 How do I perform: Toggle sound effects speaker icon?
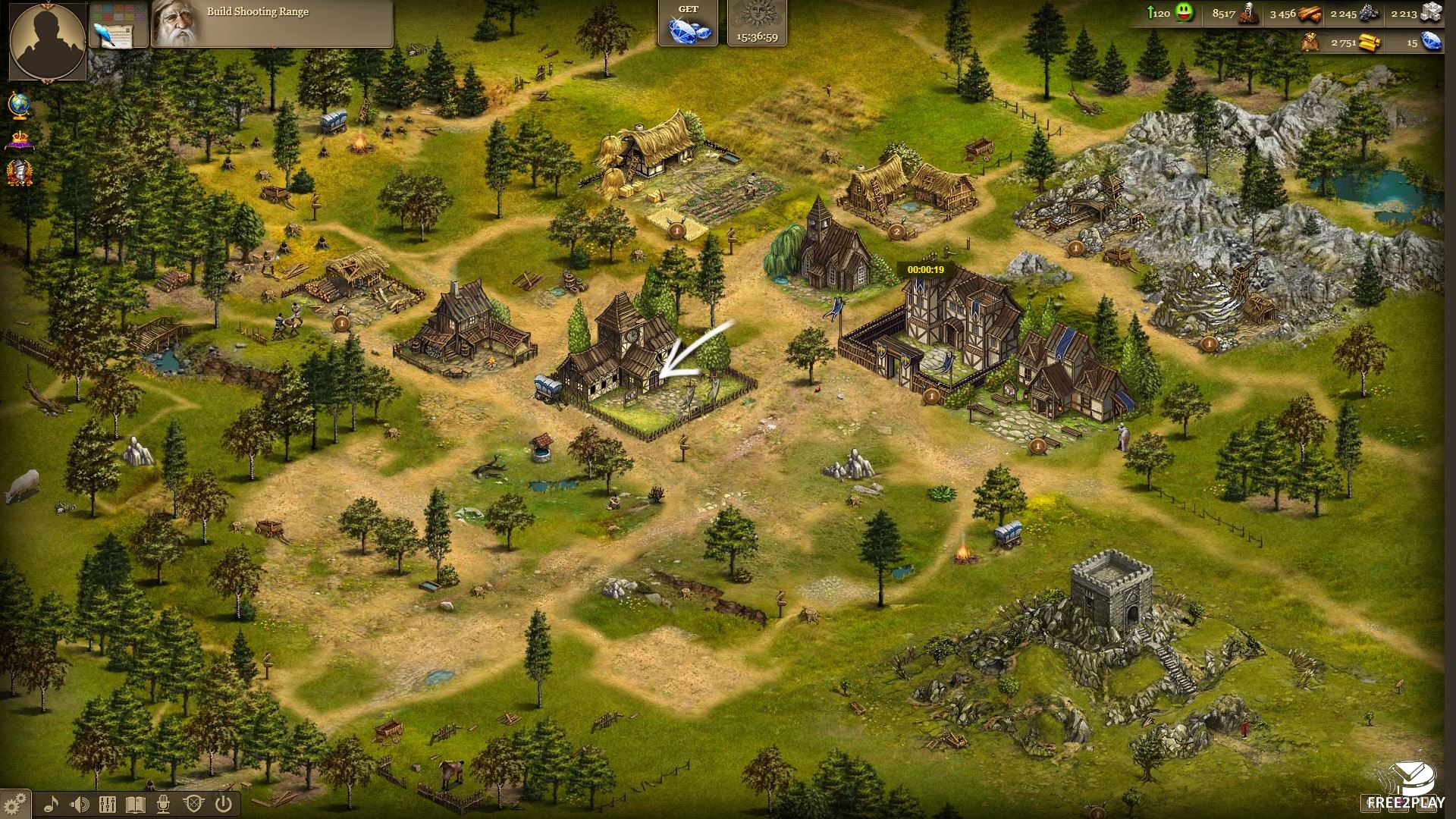pyautogui.click(x=80, y=804)
